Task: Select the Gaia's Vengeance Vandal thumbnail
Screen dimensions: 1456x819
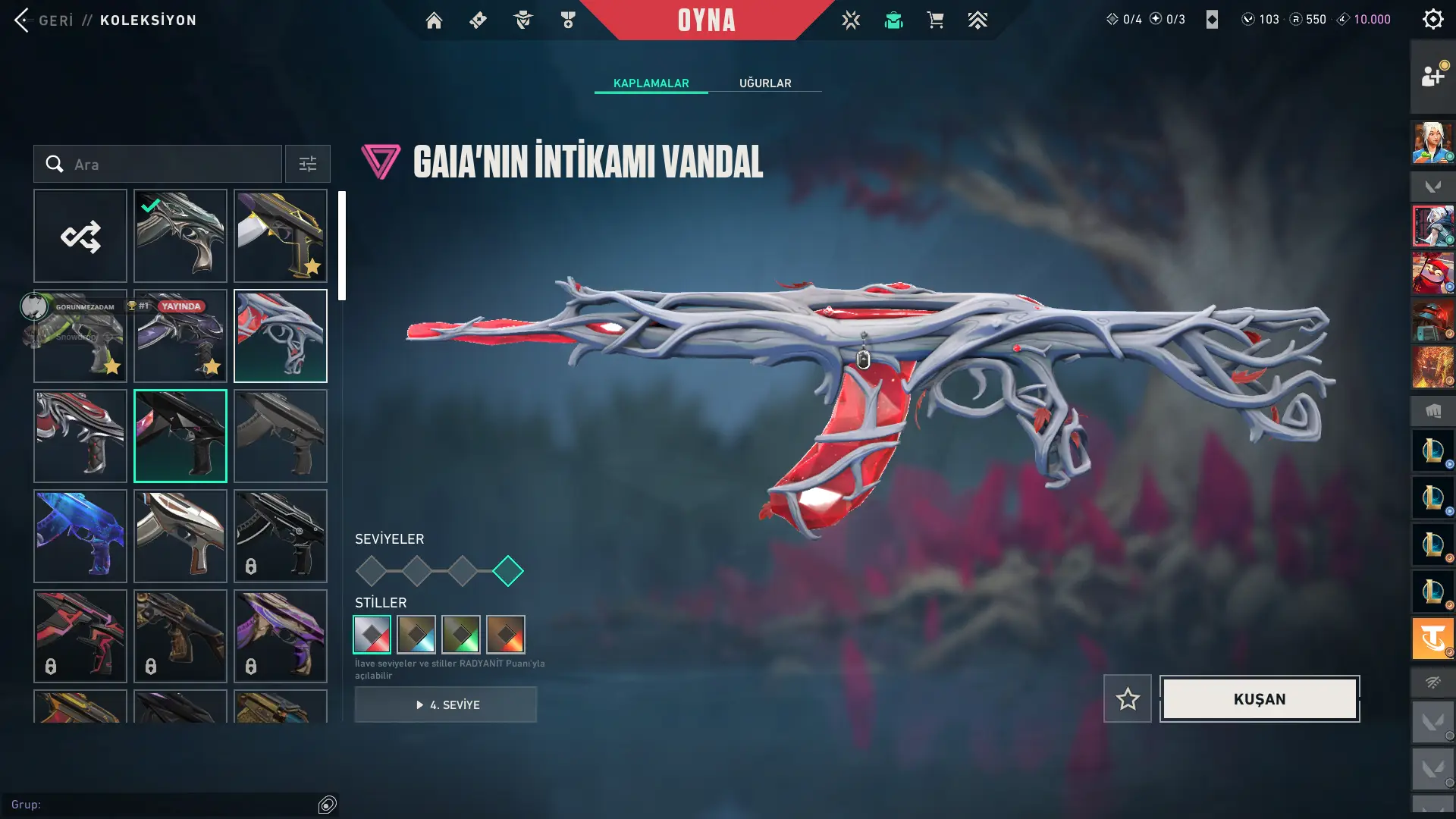Action: click(281, 336)
